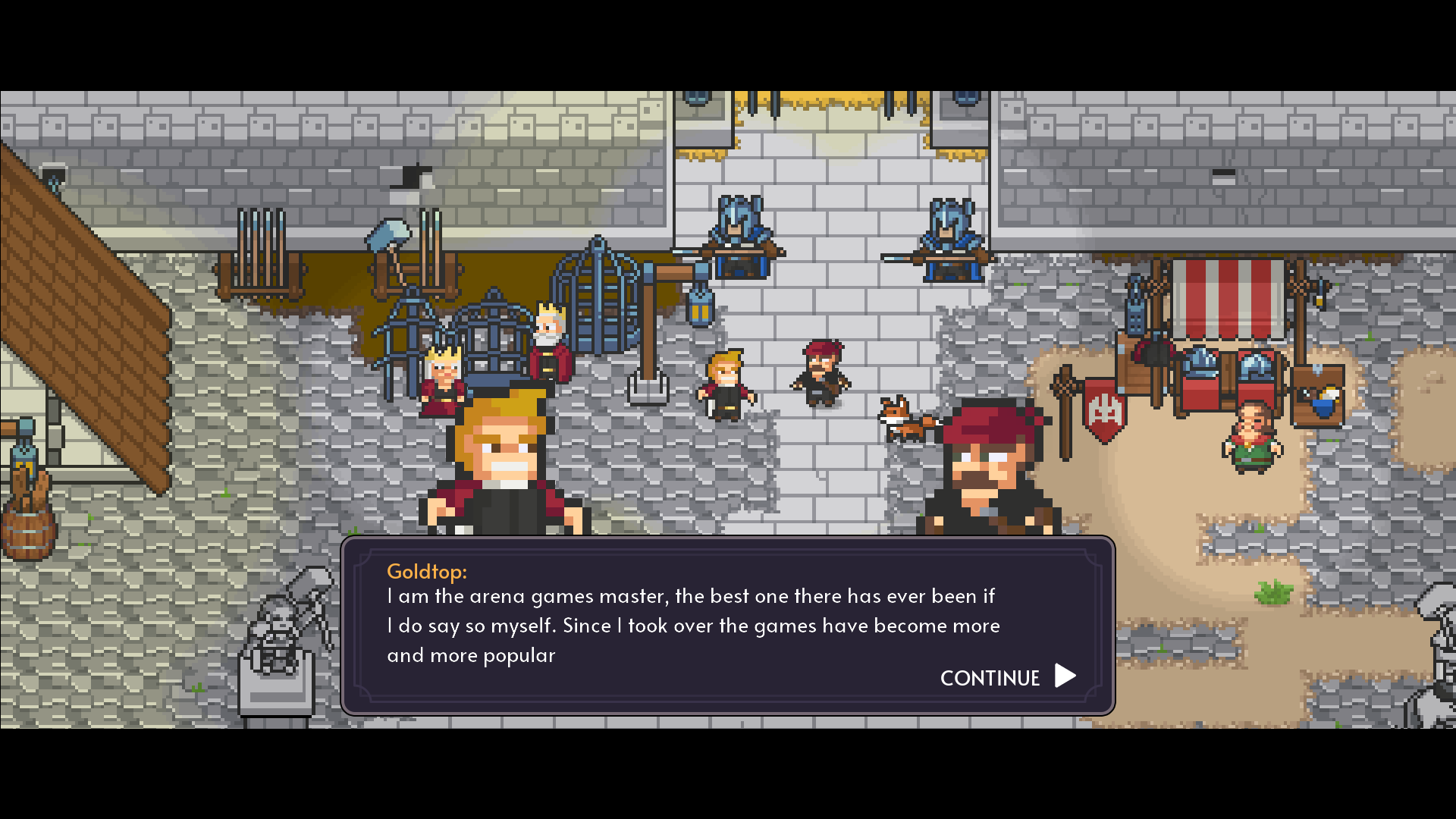Screen dimensions: 1456x819
Task: Click the speaker name Goldtop in the dialogue
Action: (x=427, y=572)
